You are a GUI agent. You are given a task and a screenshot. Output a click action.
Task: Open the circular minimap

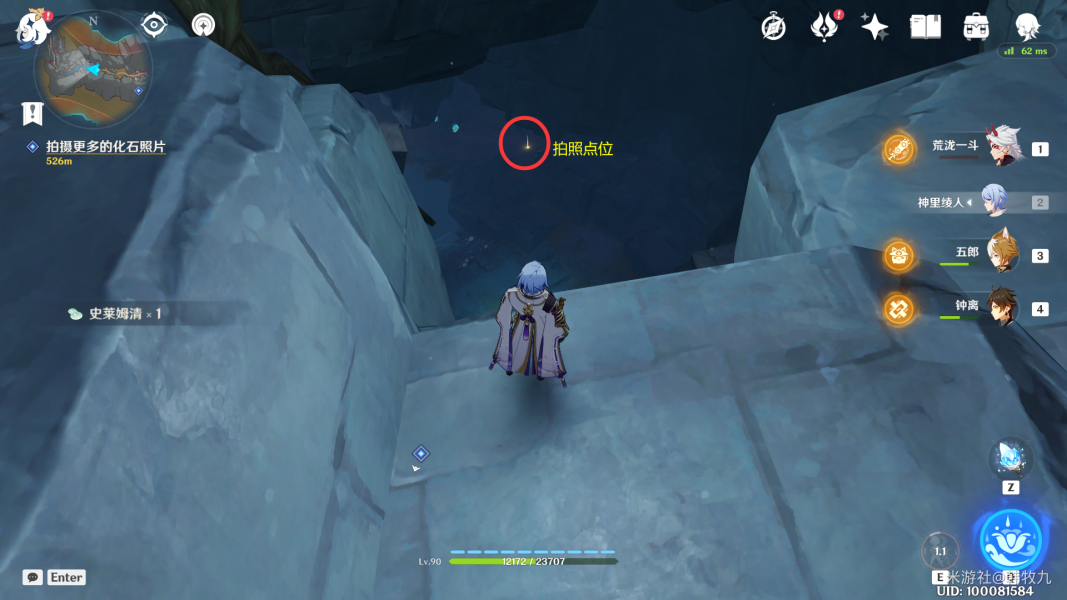(93, 70)
